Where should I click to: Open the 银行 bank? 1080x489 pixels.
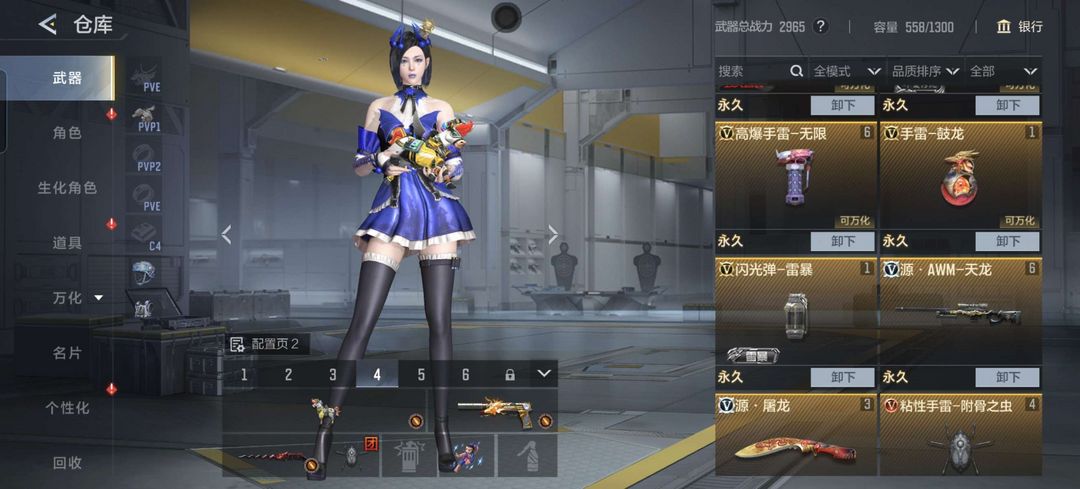[x=1019, y=27]
